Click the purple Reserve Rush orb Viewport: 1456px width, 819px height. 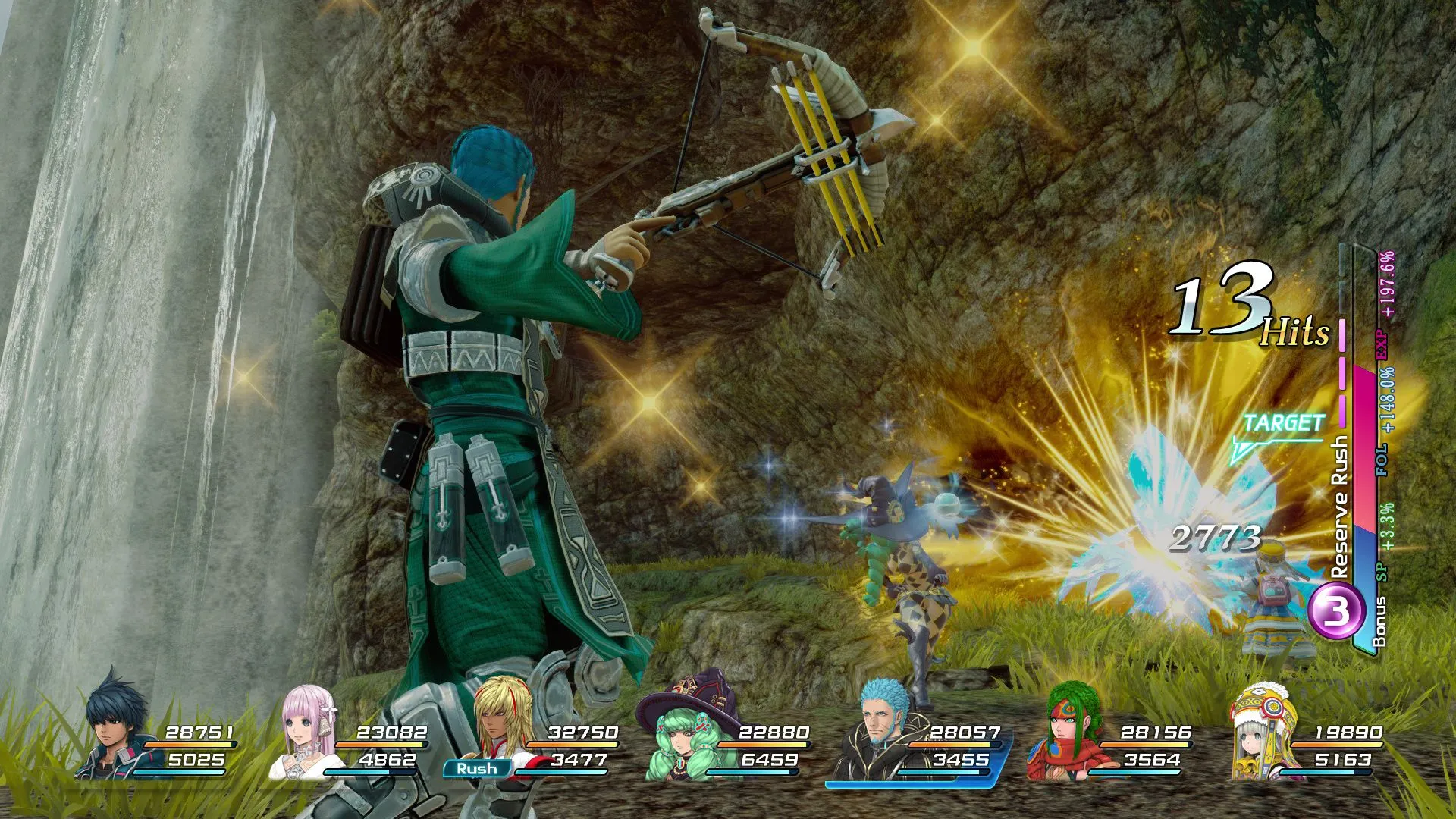coord(1338,613)
